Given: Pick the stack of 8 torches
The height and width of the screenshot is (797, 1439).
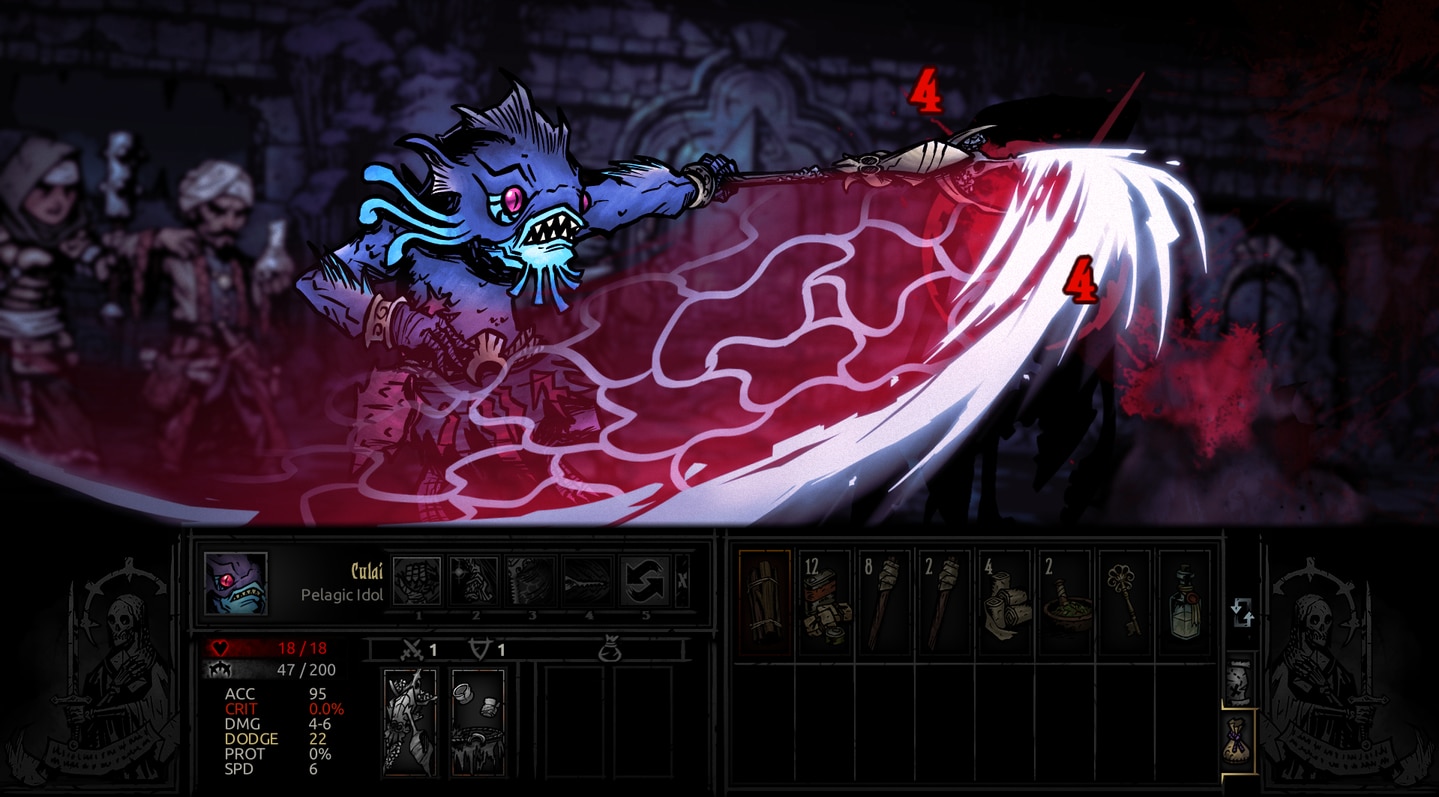Looking at the screenshot, I should pos(884,603).
